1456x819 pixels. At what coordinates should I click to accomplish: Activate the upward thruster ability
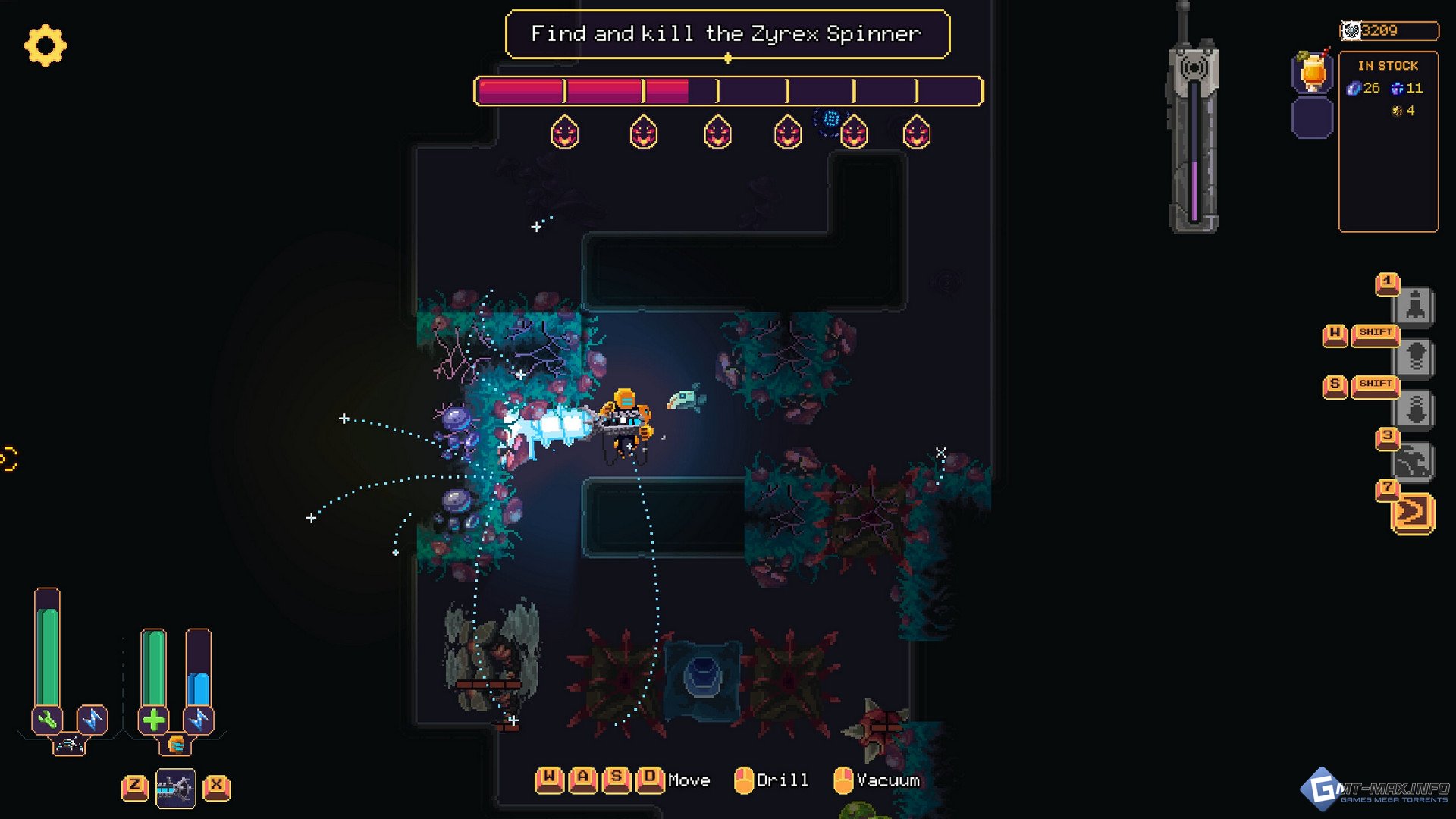(1415, 357)
